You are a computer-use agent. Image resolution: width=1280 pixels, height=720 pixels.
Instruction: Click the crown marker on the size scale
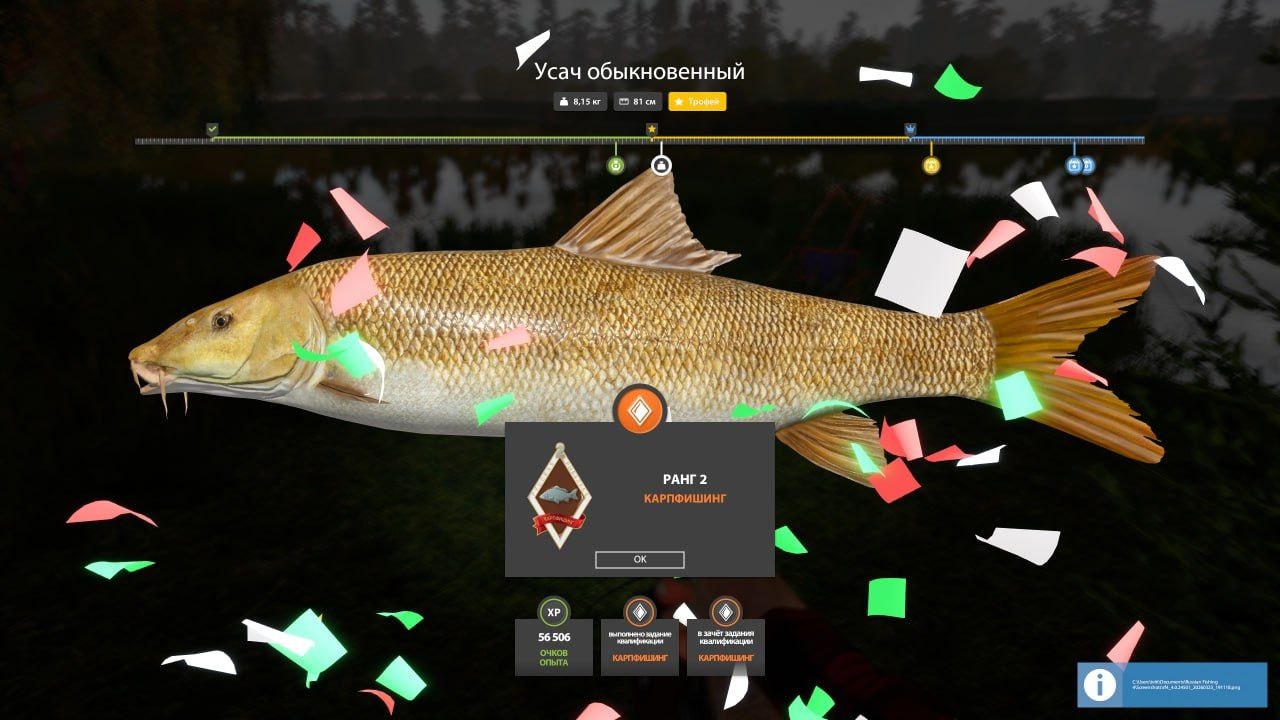coord(910,129)
